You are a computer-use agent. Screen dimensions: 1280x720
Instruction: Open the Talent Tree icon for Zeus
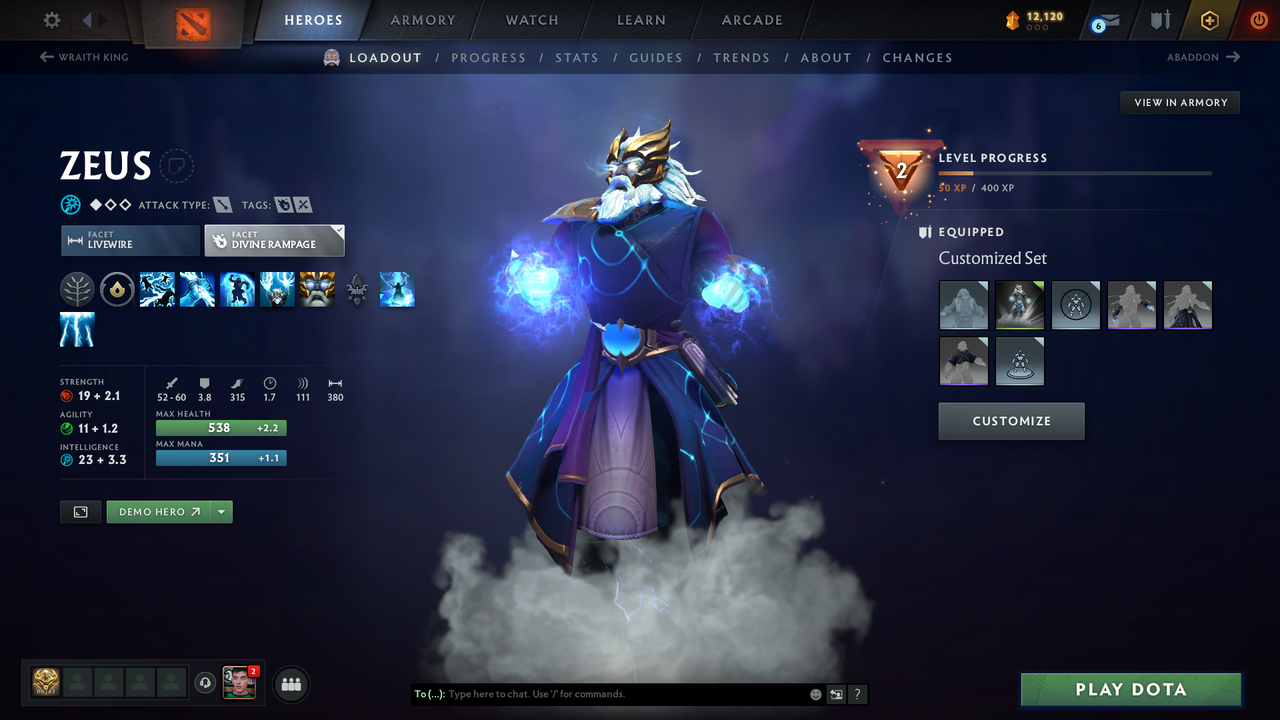(x=77, y=290)
